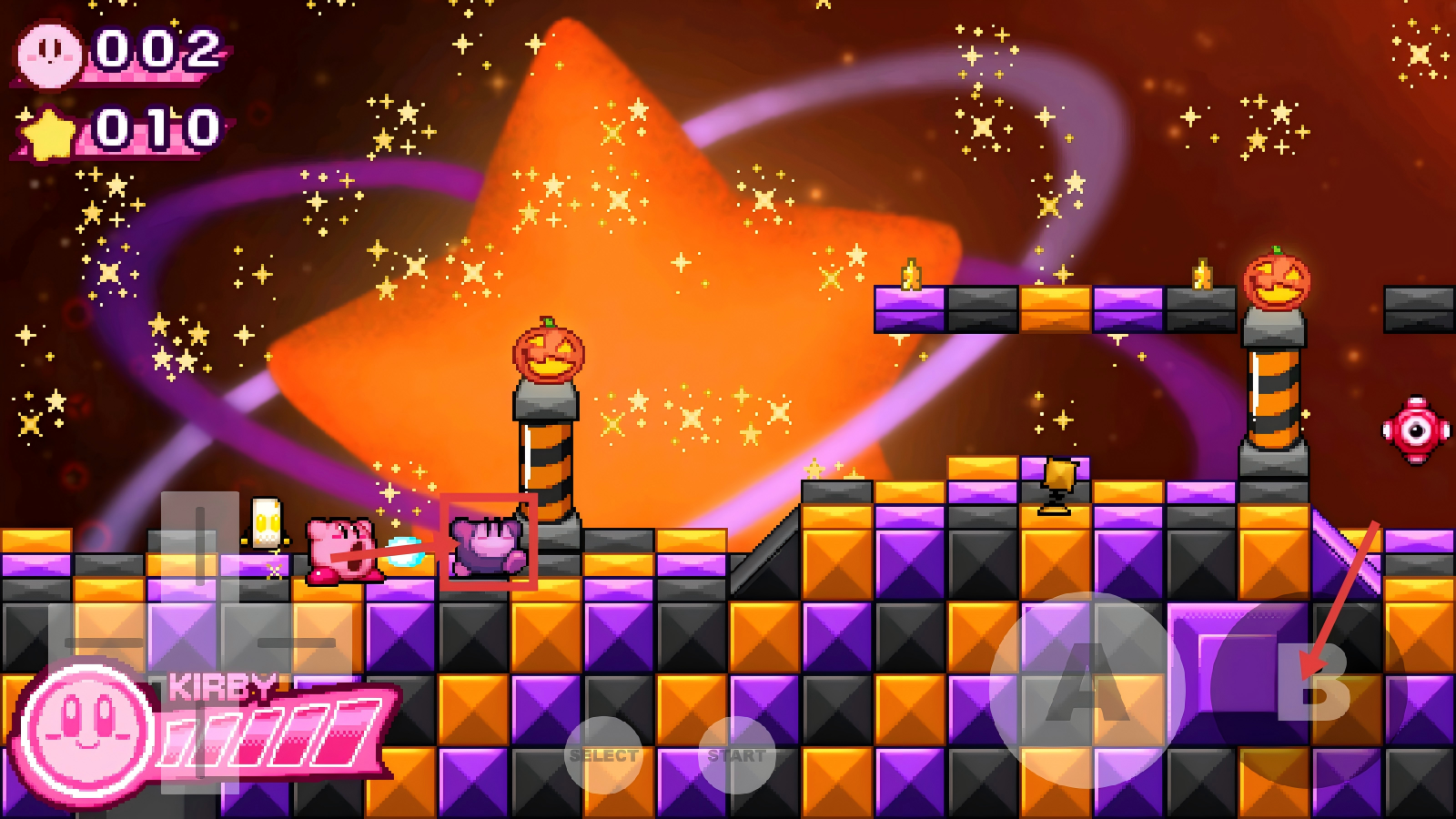
Task: Tap the translucent A button
Action: click(x=1087, y=689)
